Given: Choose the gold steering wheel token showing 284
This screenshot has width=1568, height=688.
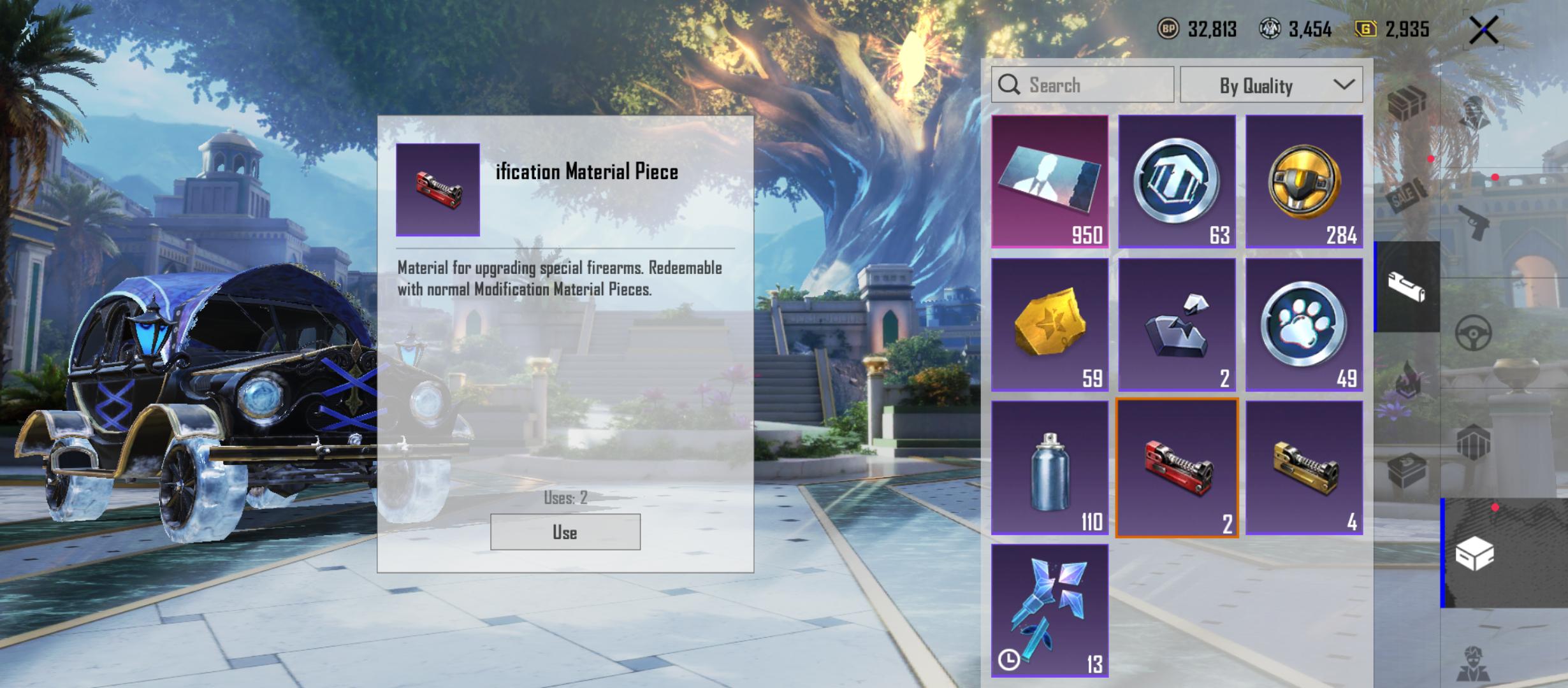Looking at the screenshot, I should (x=1304, y=182).
